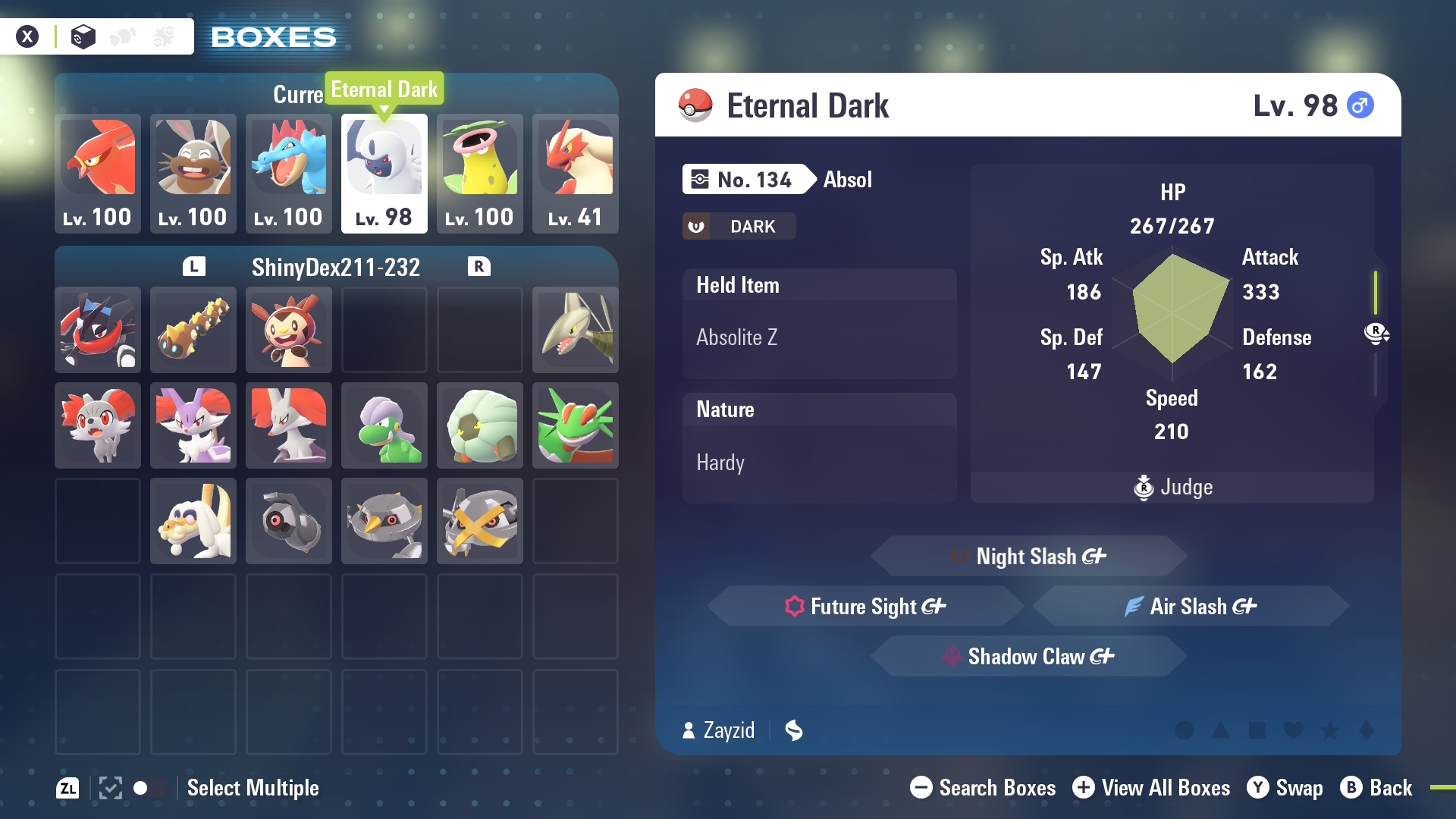1456x819 pixels.
Task: Select the Night Slash move
Action: click(1028, 557)
